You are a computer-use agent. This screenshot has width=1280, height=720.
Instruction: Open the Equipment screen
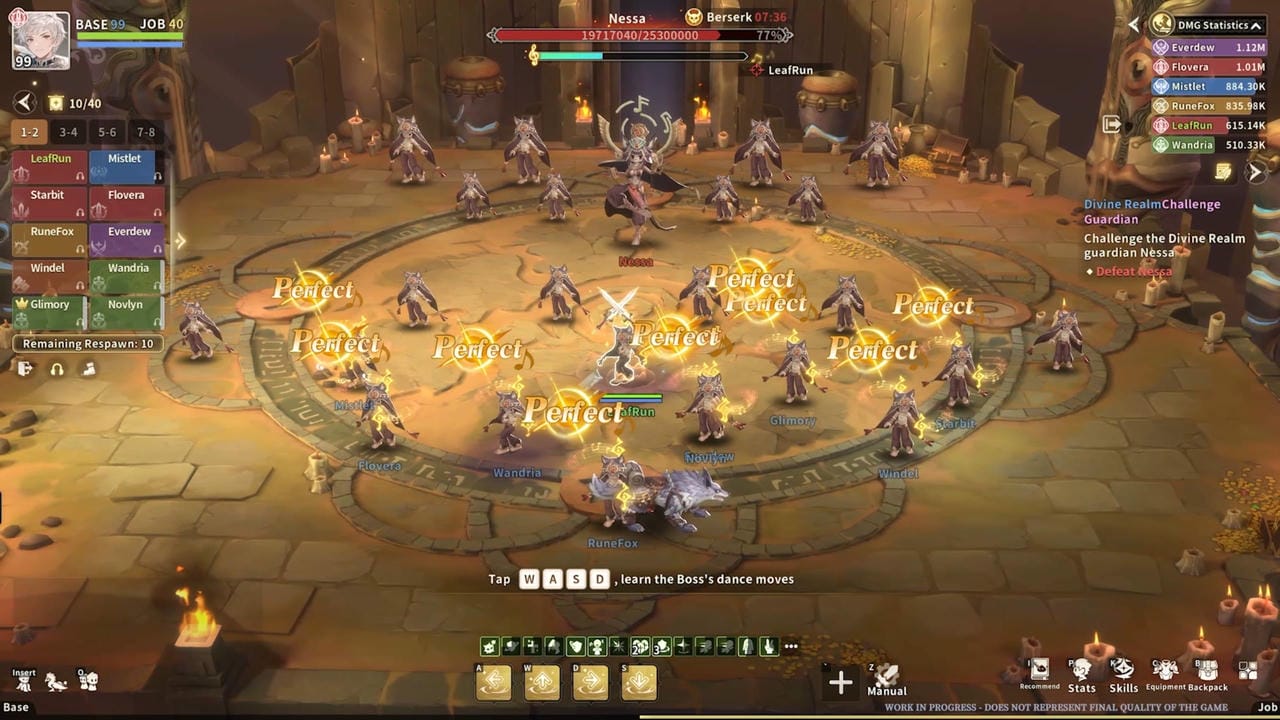click(x=1165, y=674)
